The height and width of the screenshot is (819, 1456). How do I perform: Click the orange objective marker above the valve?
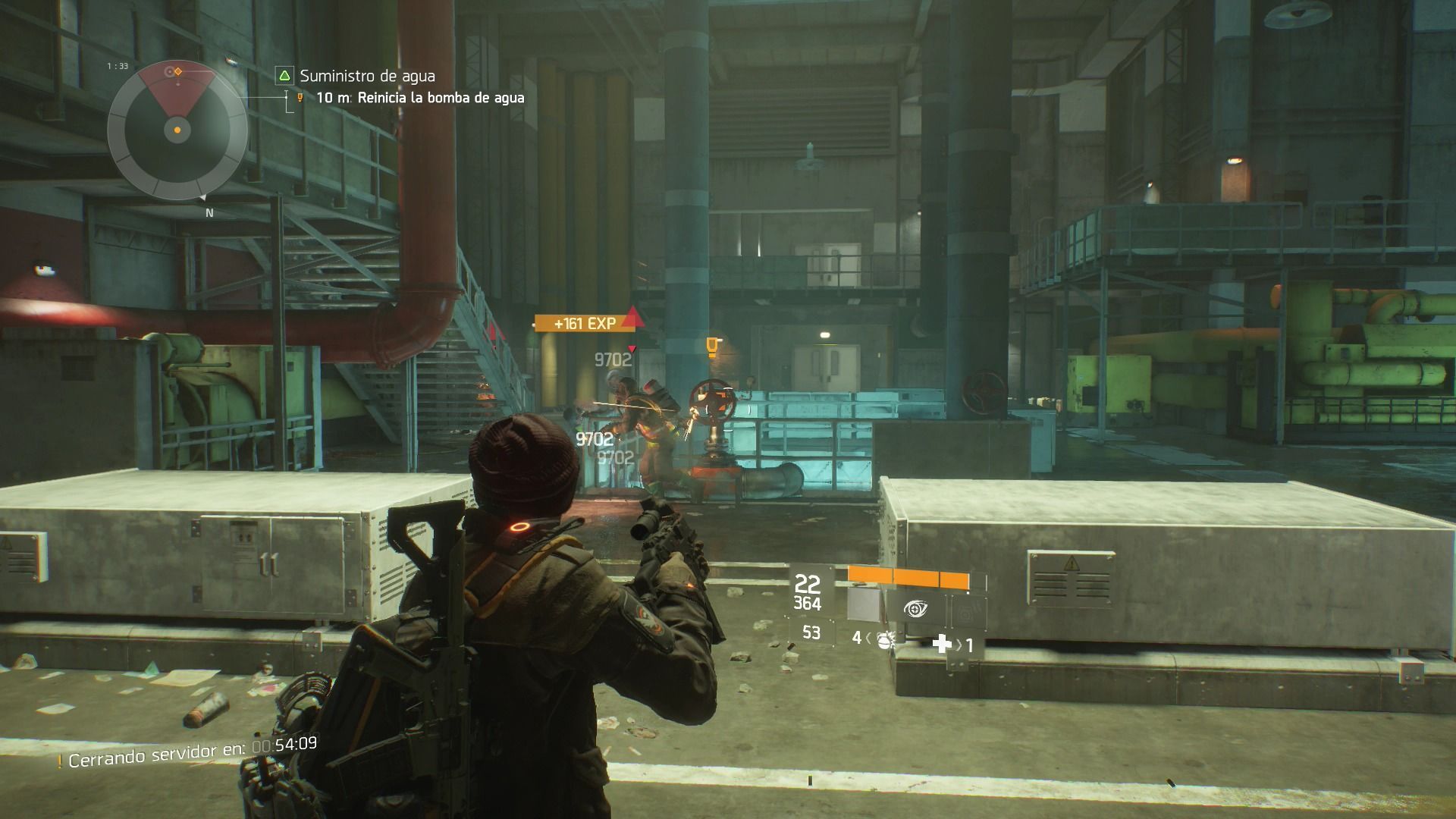[711, 347]
